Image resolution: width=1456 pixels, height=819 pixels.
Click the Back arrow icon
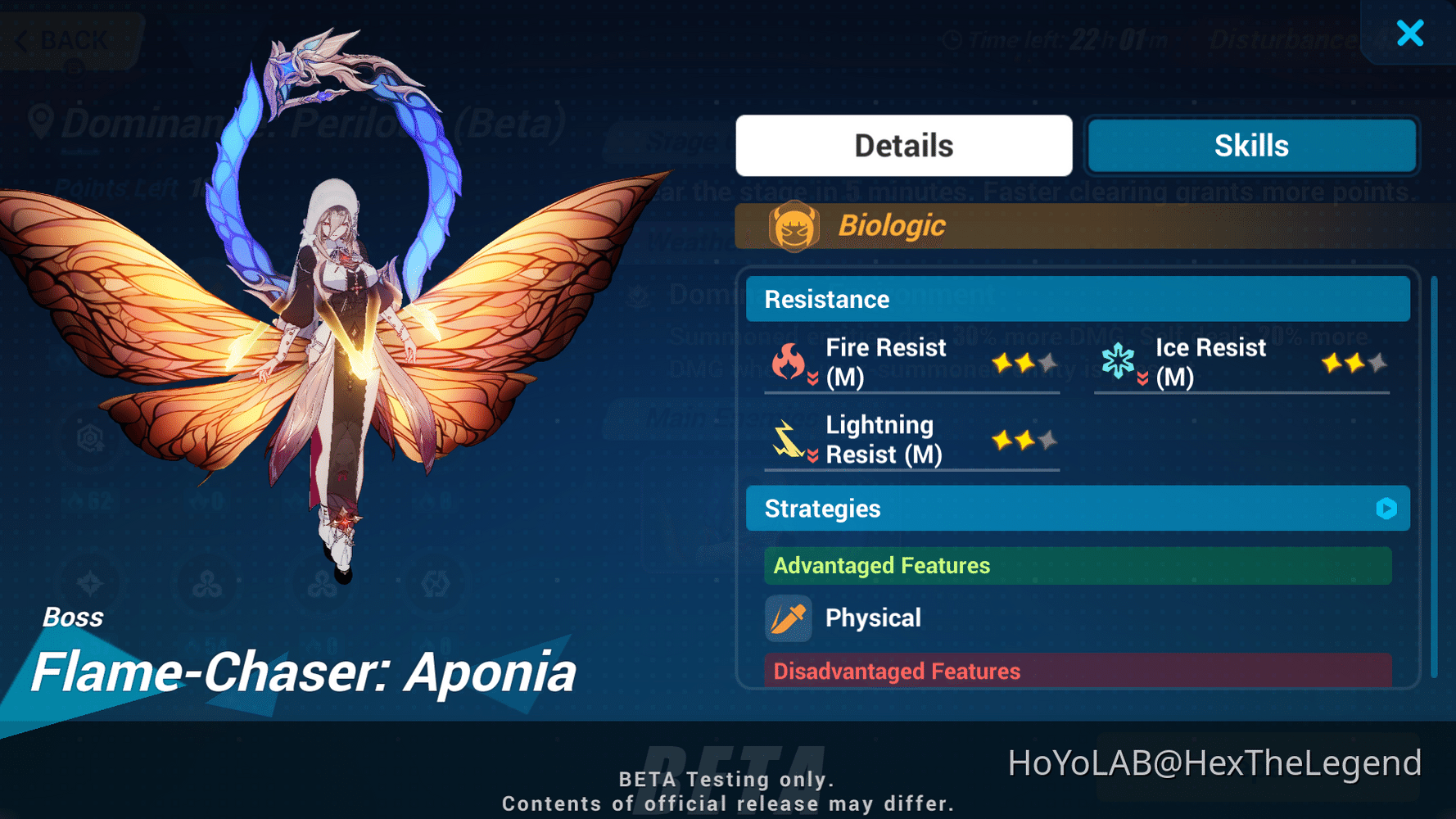pyautogui.click(x=20, y=39)
